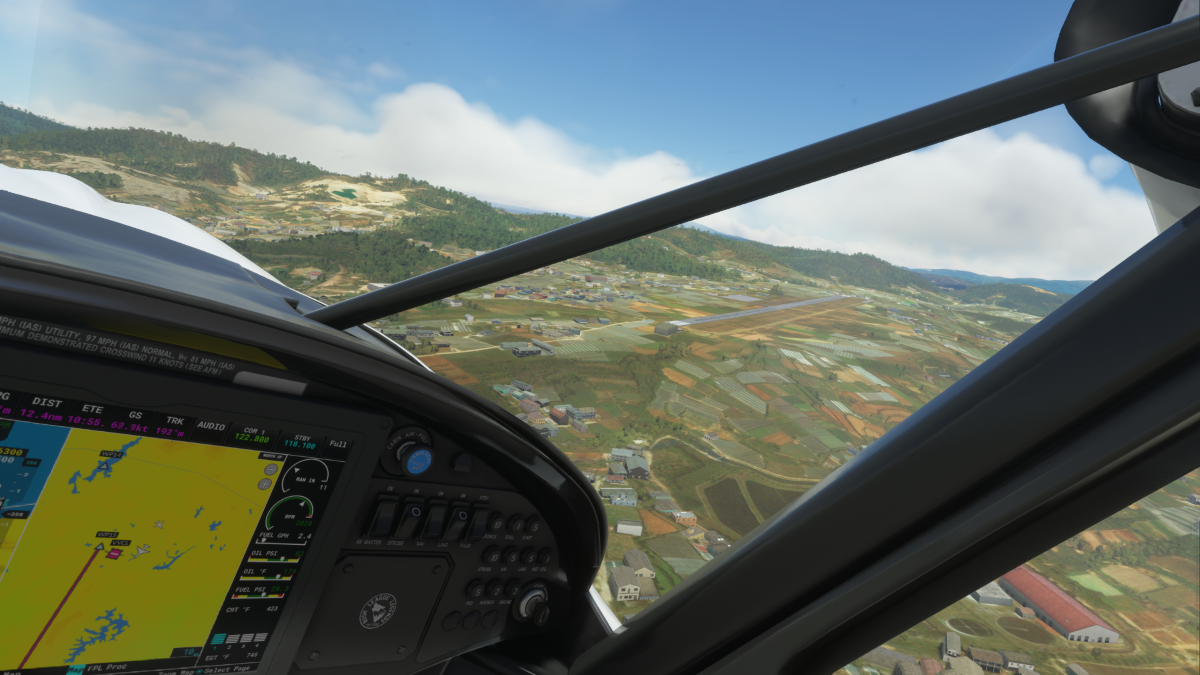Select the VVCL airport marker on the map
The image size is (1200, 675).
114,552
